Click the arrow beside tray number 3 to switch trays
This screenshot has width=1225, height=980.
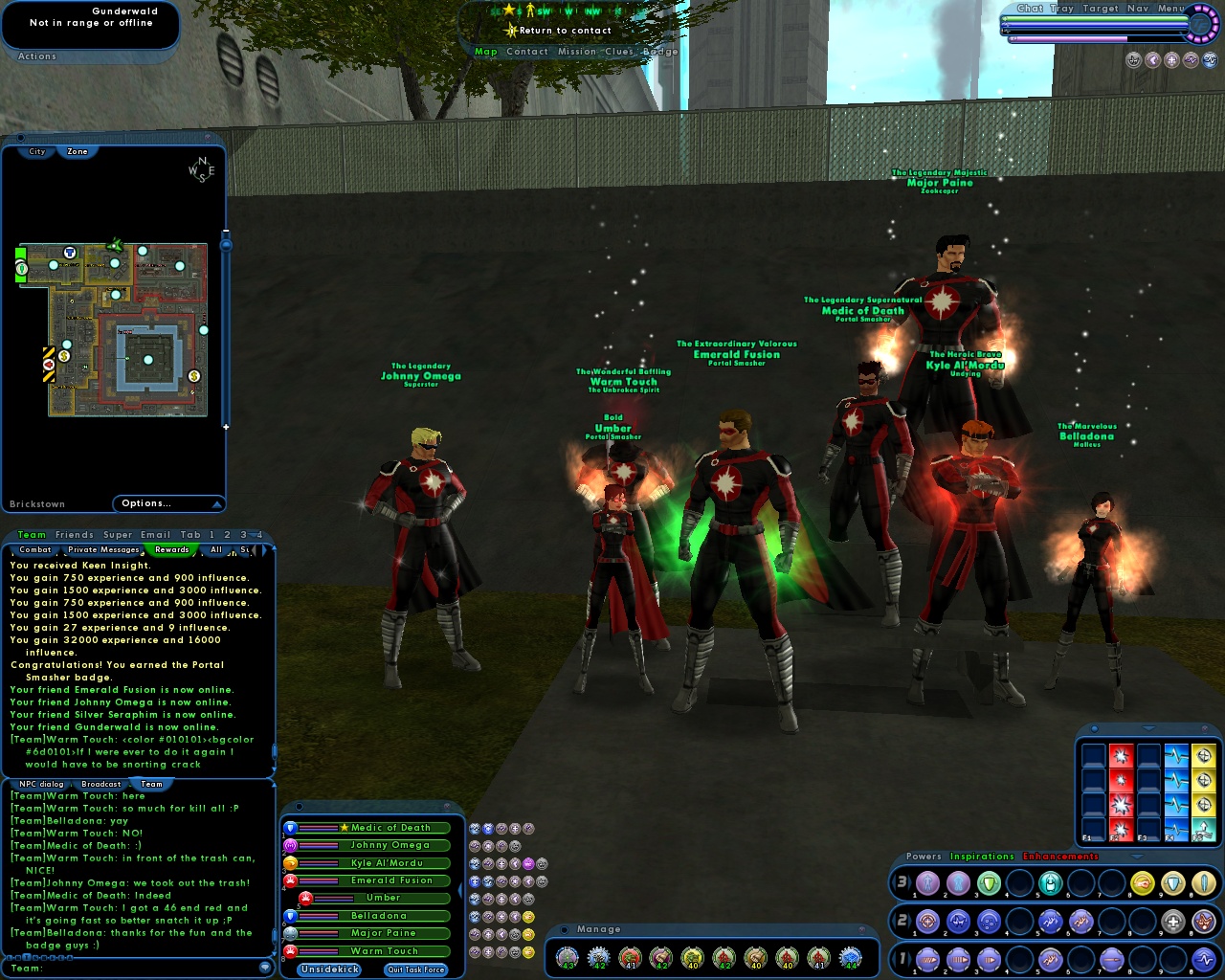coord(910,882)
